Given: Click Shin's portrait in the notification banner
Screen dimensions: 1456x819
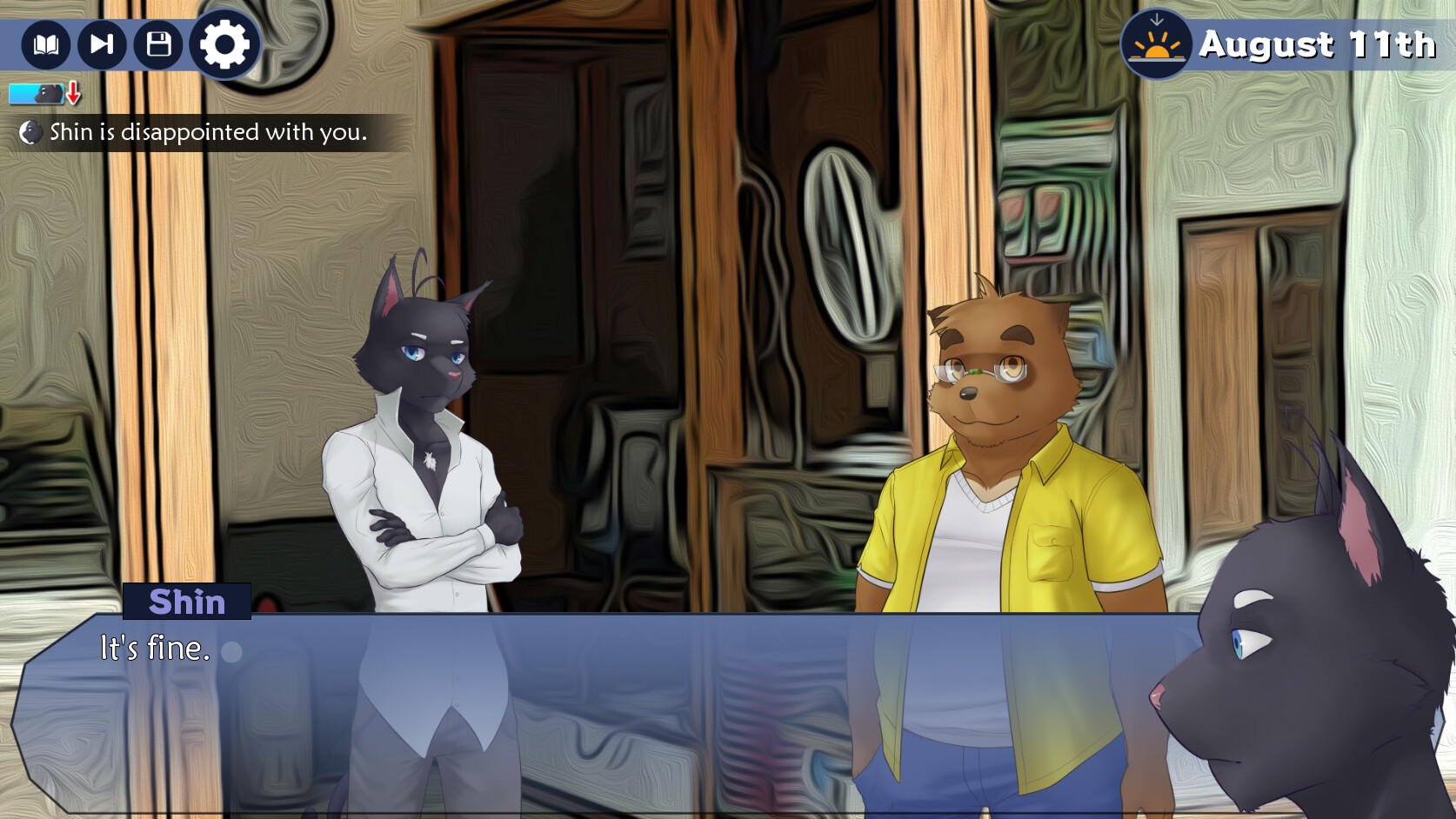Looking at the screenshot, I should 32,133.
